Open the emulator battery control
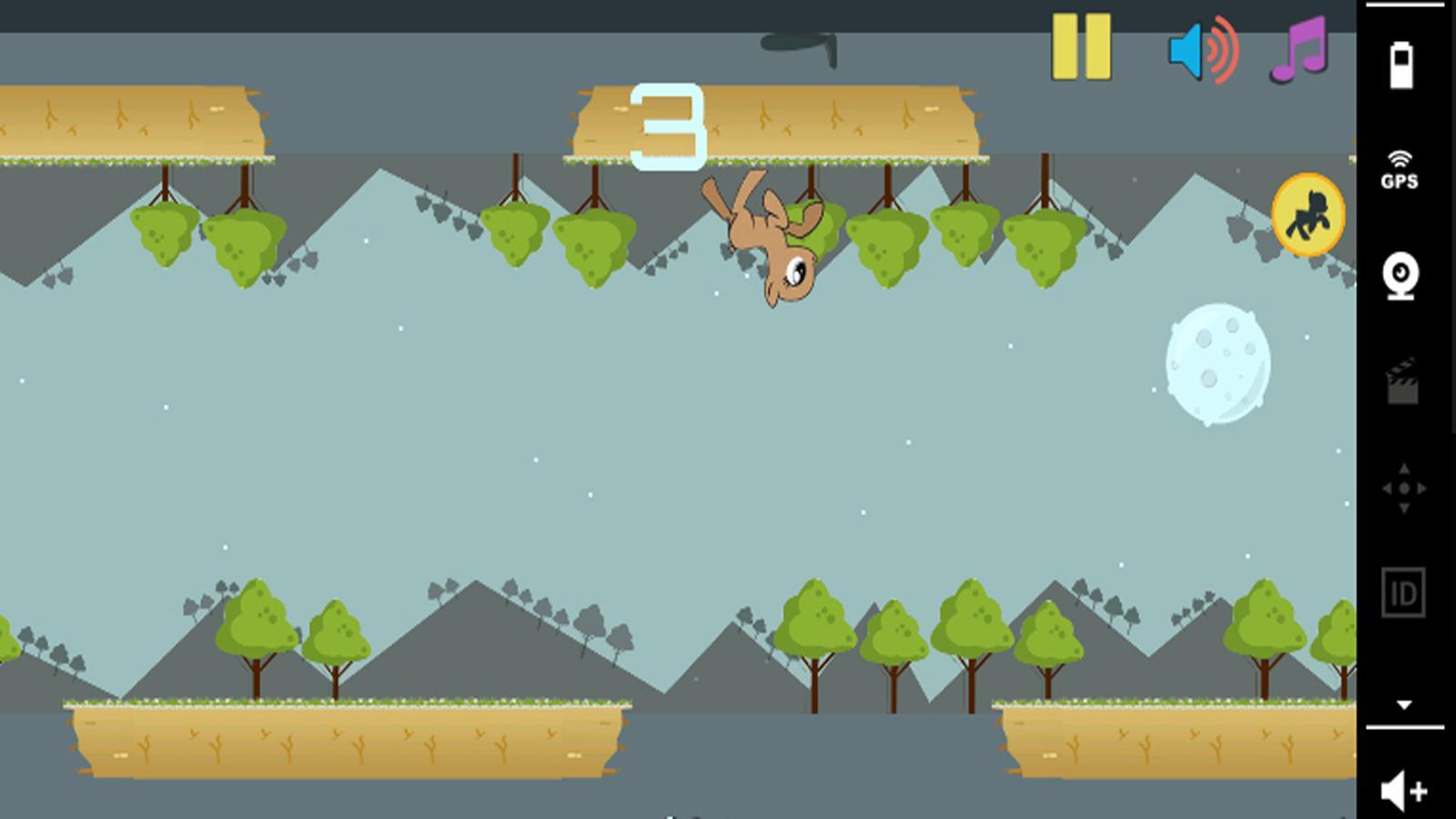The width and height of the screenshot is (1456, 819). (x=1401, y=65)
